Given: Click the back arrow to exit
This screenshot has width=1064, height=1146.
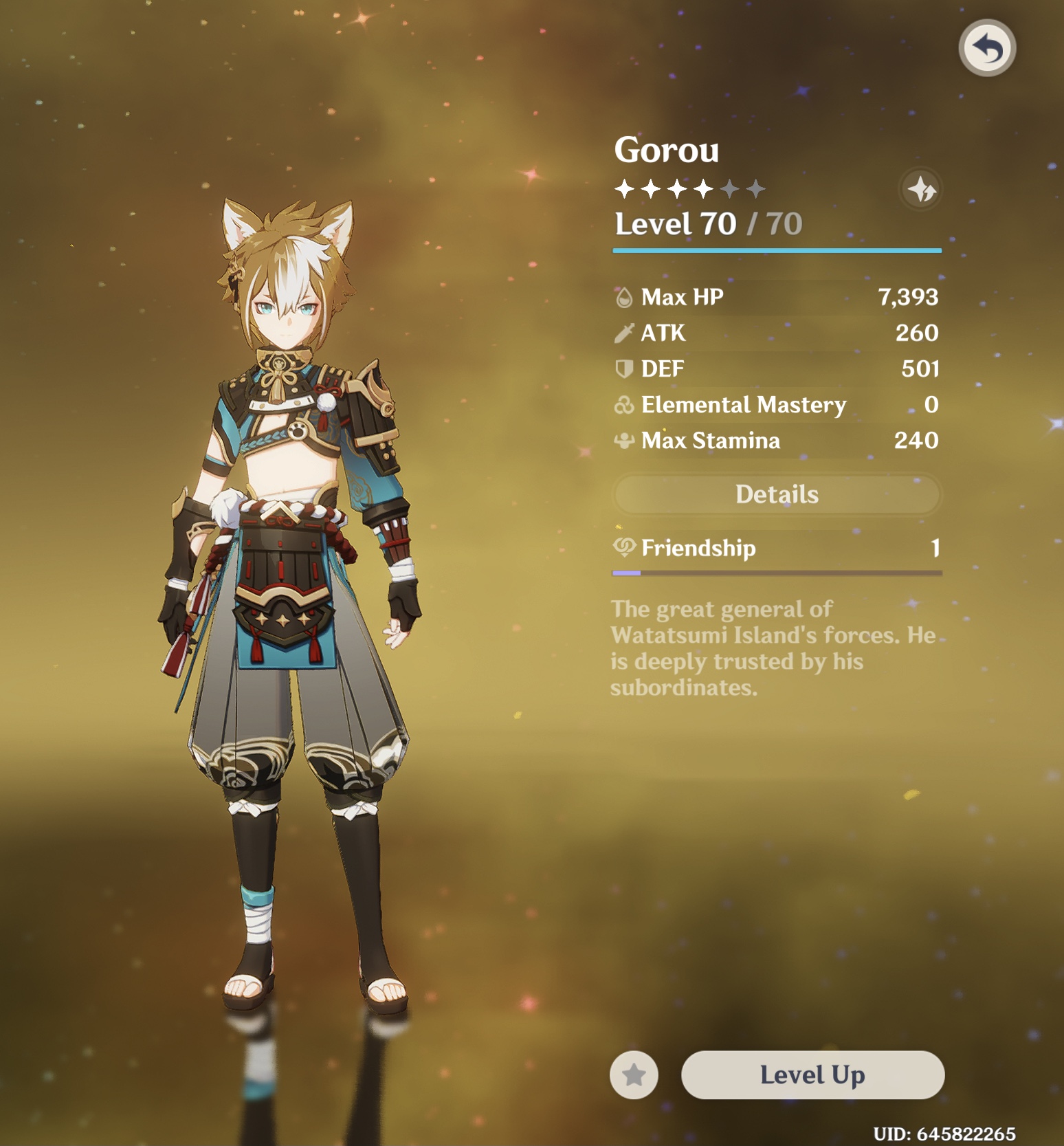Looking at the screenshot, I should tap(986, 47).
